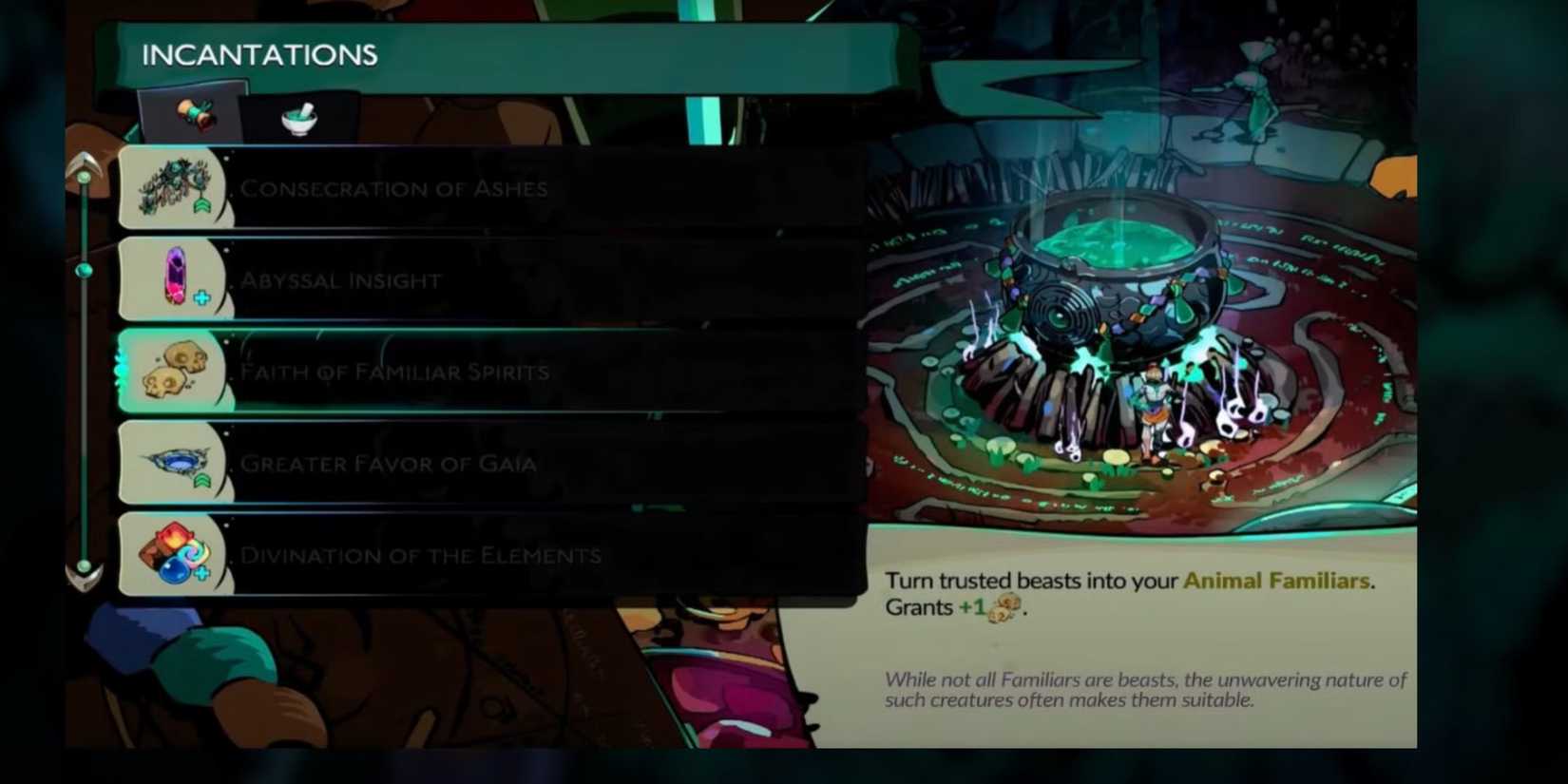Click the Abyssal Insight crystal icon
The width and height of the screenshot is (1568, 784).
[x=174, y=277]
